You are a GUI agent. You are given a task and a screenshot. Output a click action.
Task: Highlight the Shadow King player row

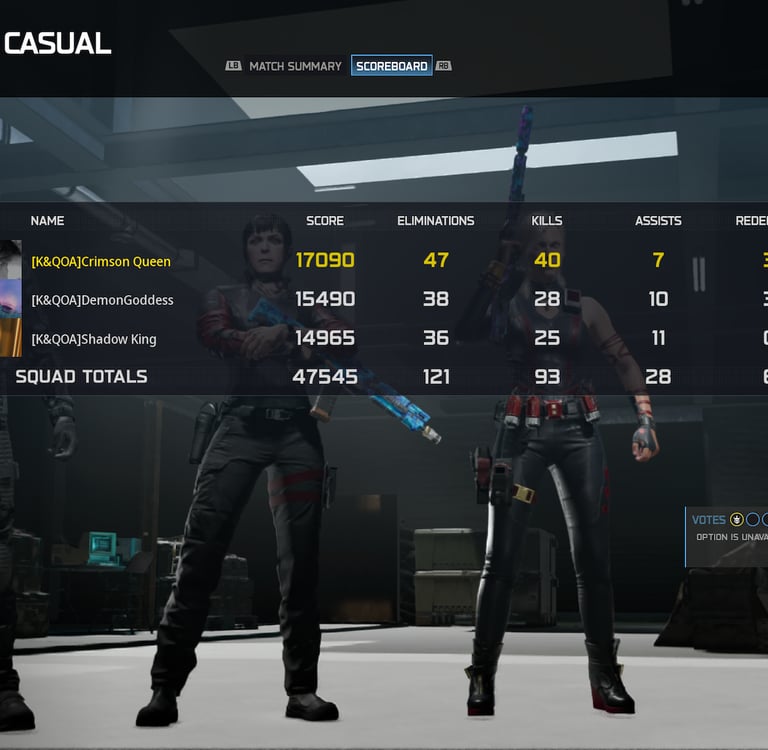pyautogui.click(x=94, y=339)
